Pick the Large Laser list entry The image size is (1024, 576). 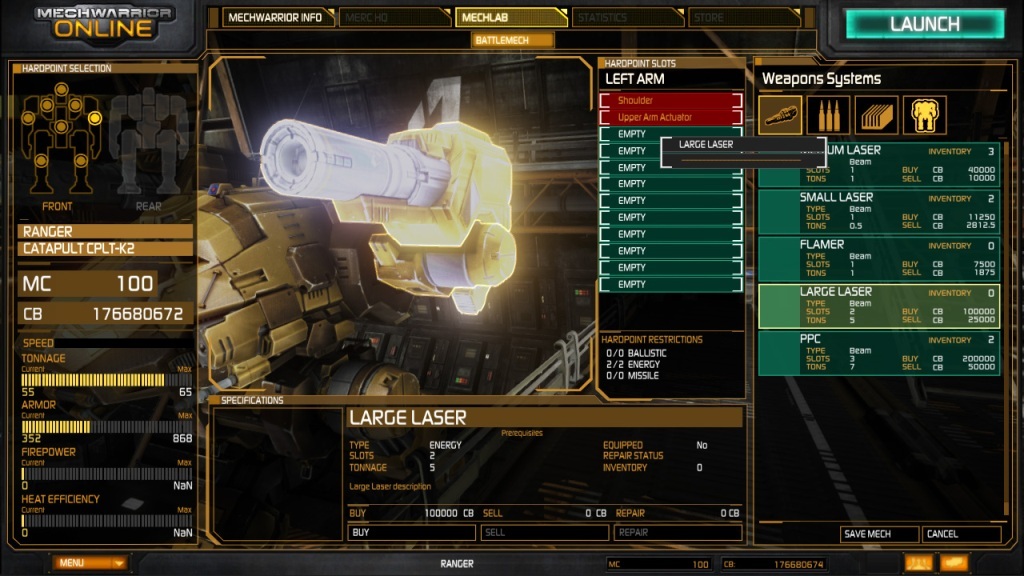point(879,305)
